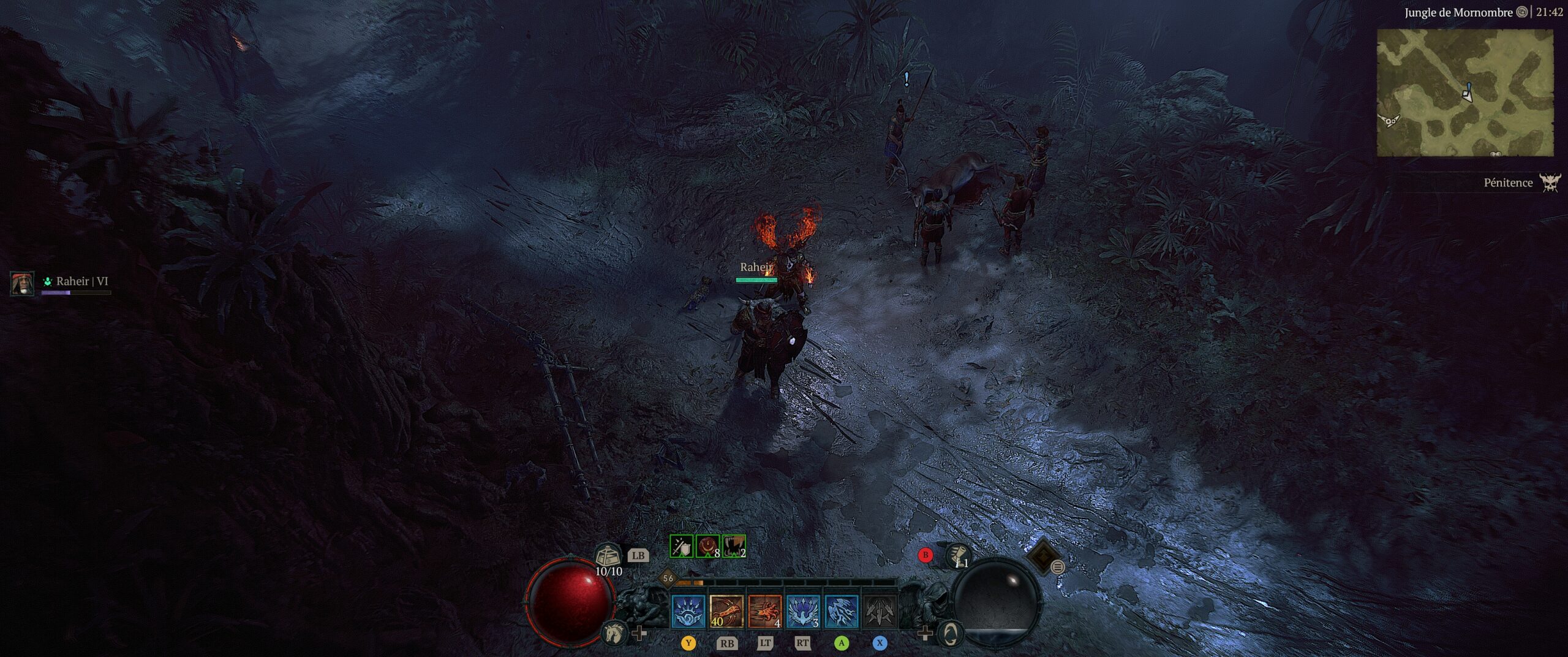Activate the orange jaguar skill showing 40
This screenshot has height=657, width=1568.
[x=726, y=611]
